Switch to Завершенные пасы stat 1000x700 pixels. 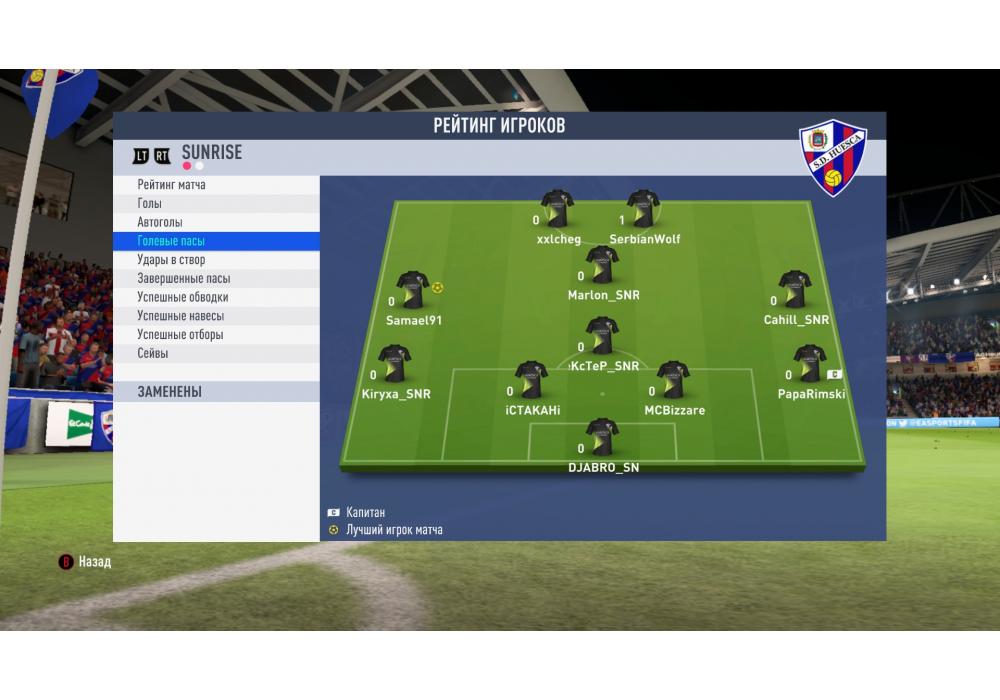click(216, 279)
